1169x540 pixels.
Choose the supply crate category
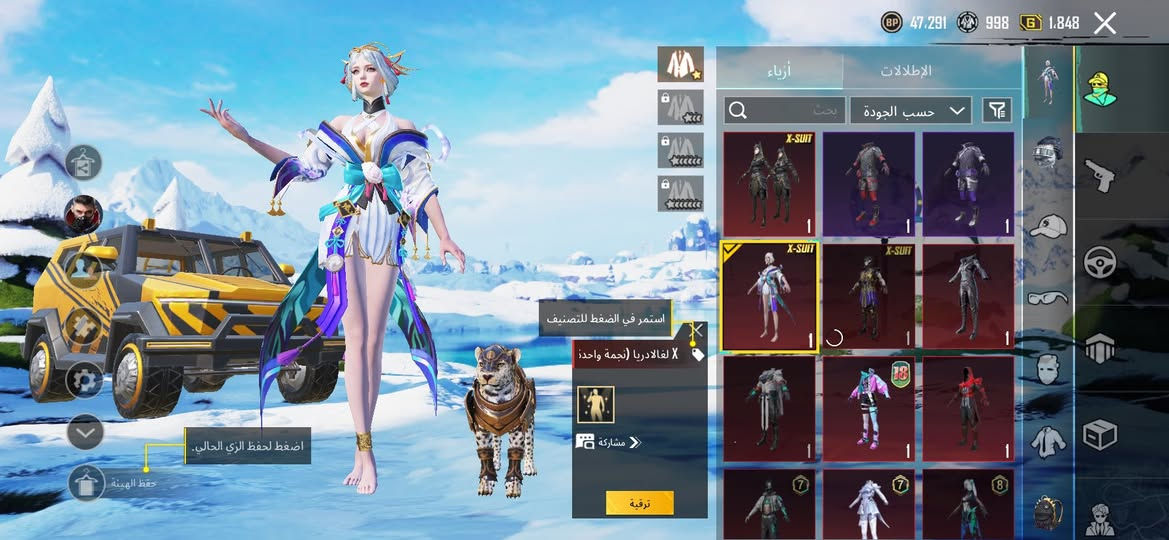pos(1099,434)
